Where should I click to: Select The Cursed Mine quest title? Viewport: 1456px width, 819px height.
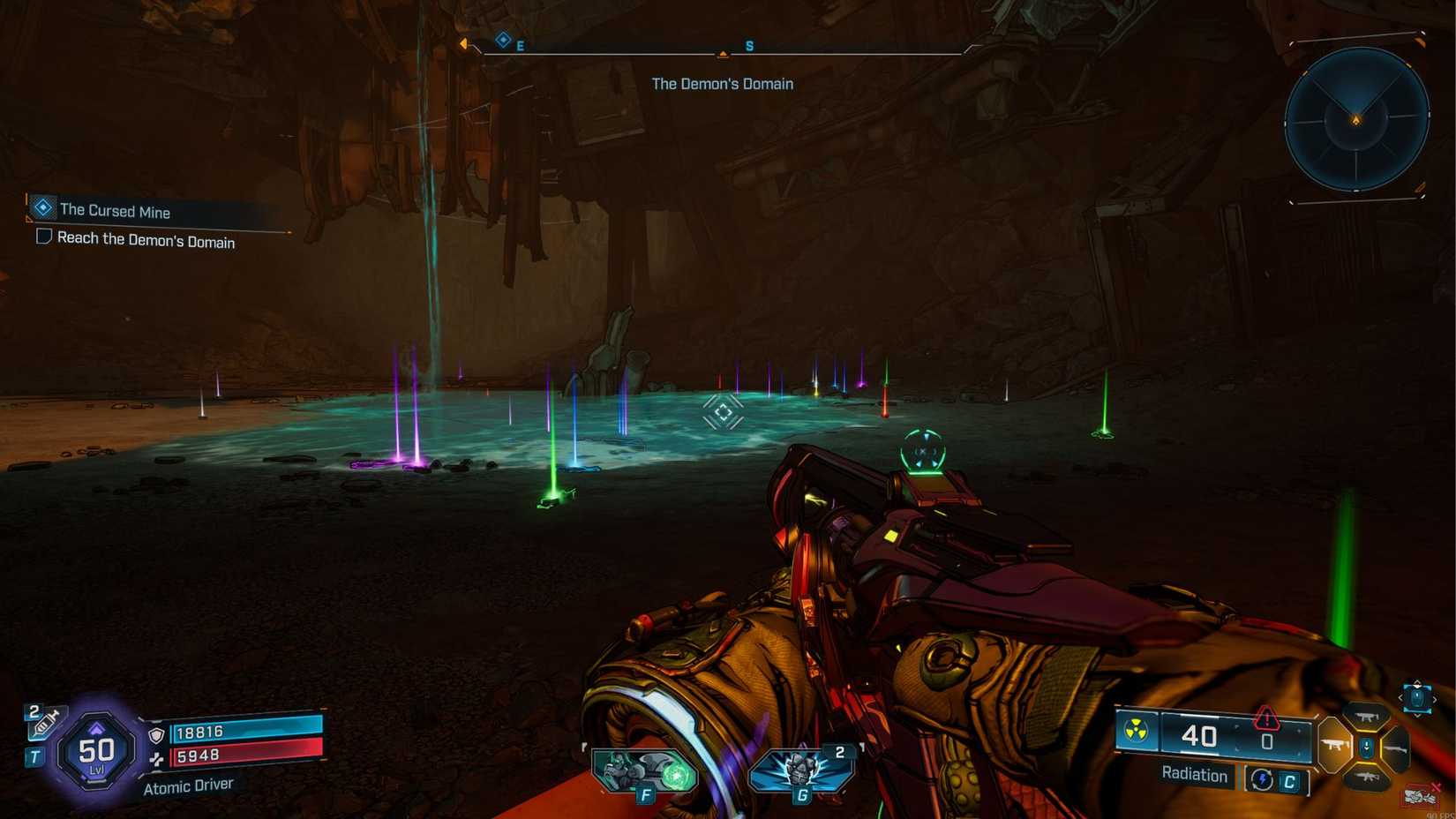115,211
